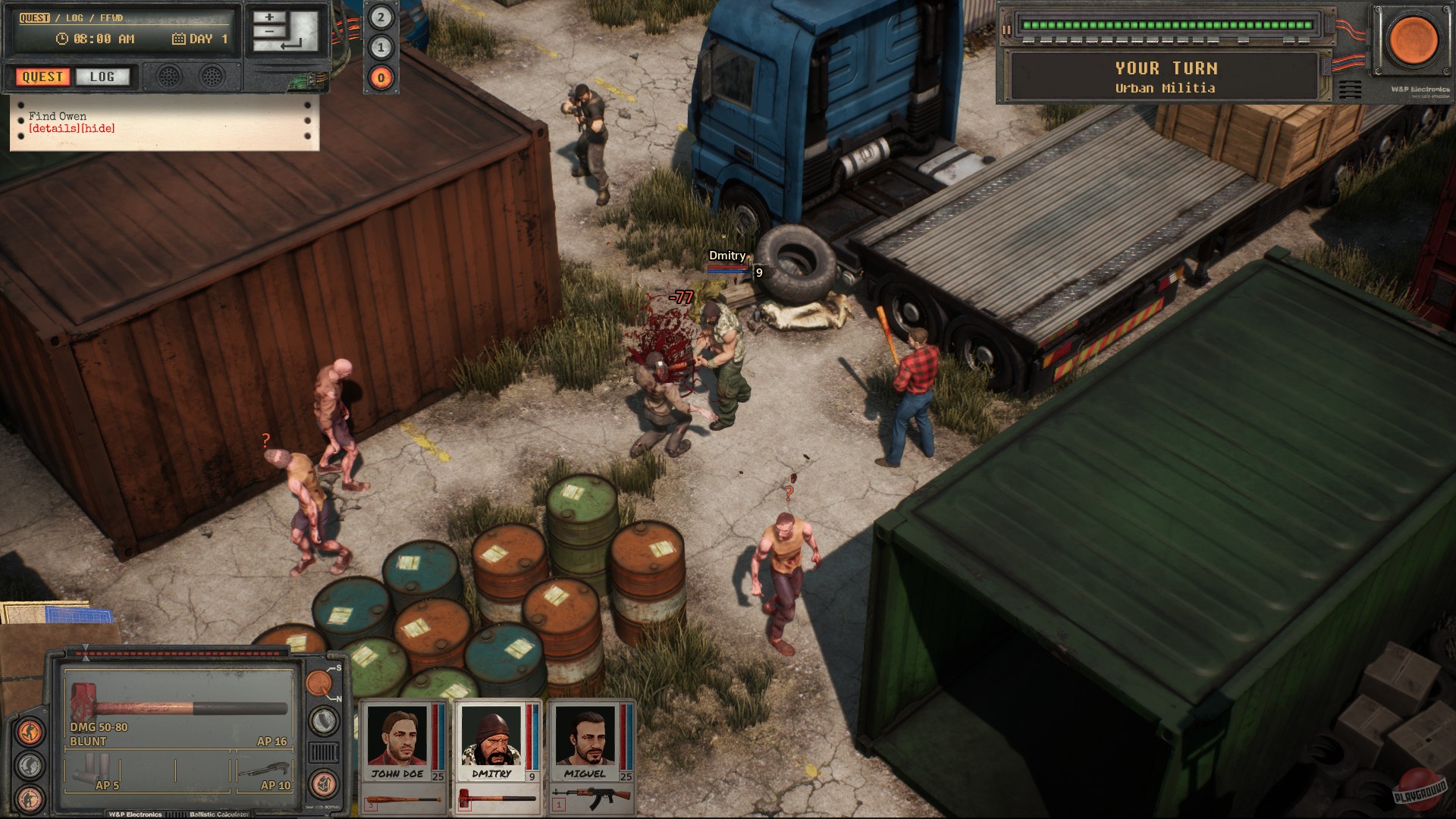Open the QUEST panel button
1456x819 pixels.
[x=42, y=77]
